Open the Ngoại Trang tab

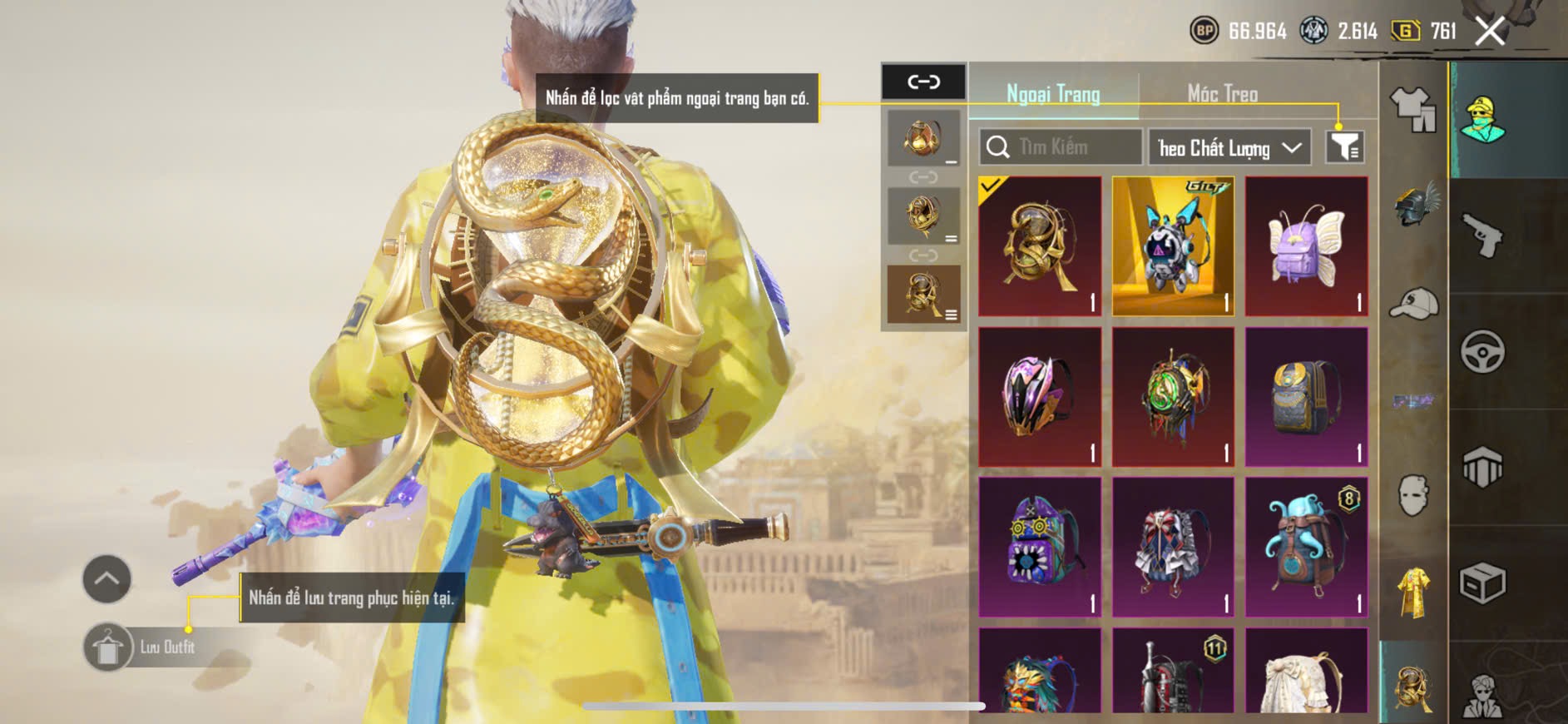pyautogui.click(x=1053, y=94)
